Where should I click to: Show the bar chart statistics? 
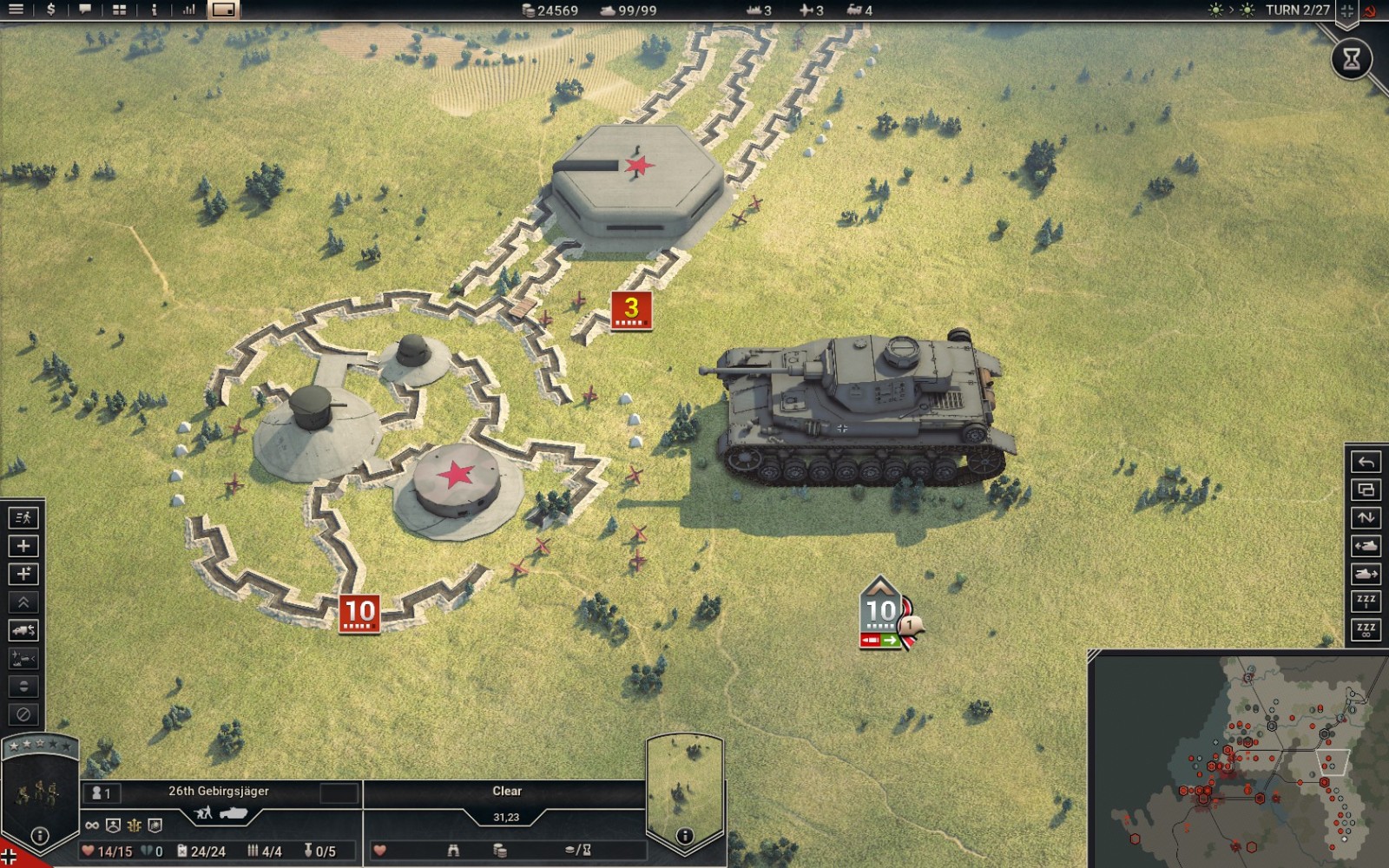tap(189, 10)
